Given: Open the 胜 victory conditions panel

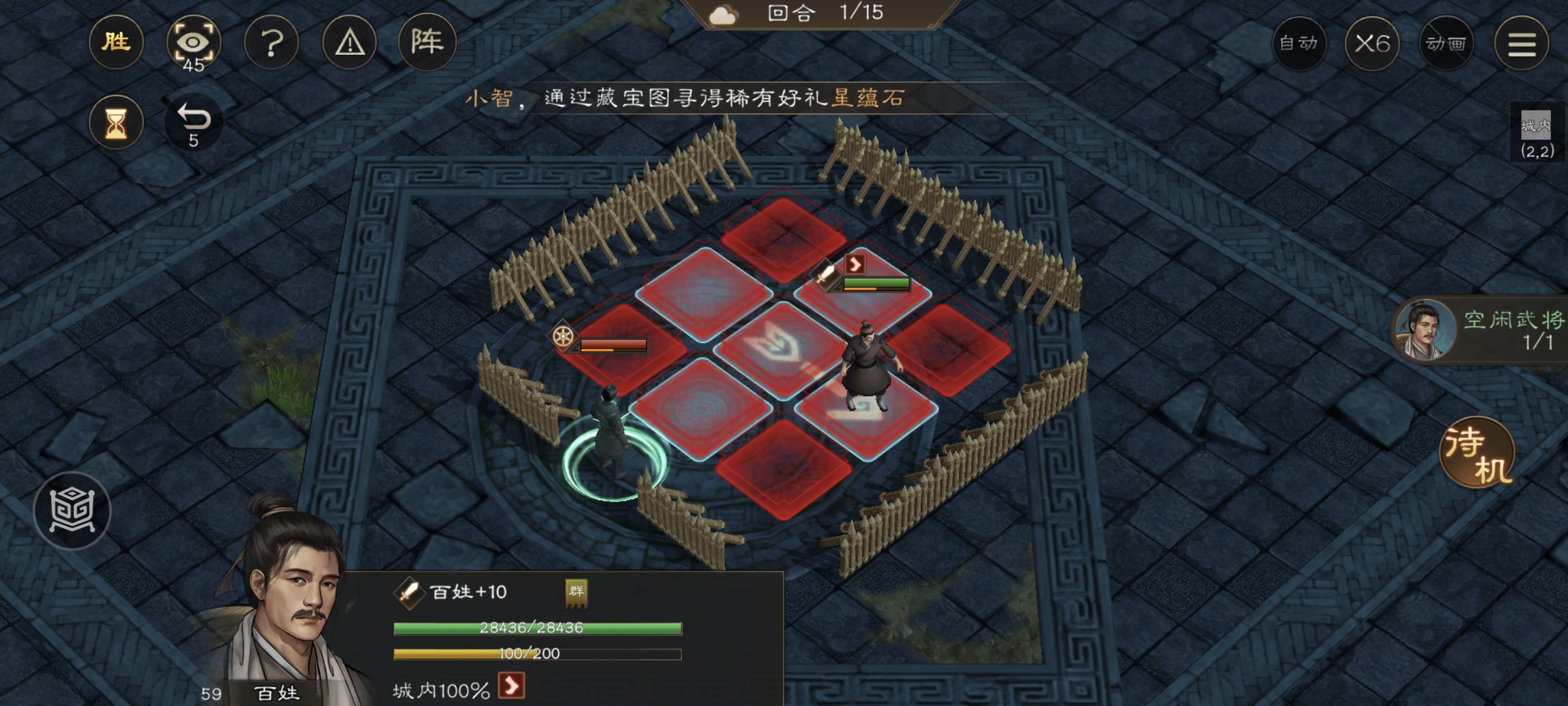Looking at the screenshot, I should coord(116,42).
